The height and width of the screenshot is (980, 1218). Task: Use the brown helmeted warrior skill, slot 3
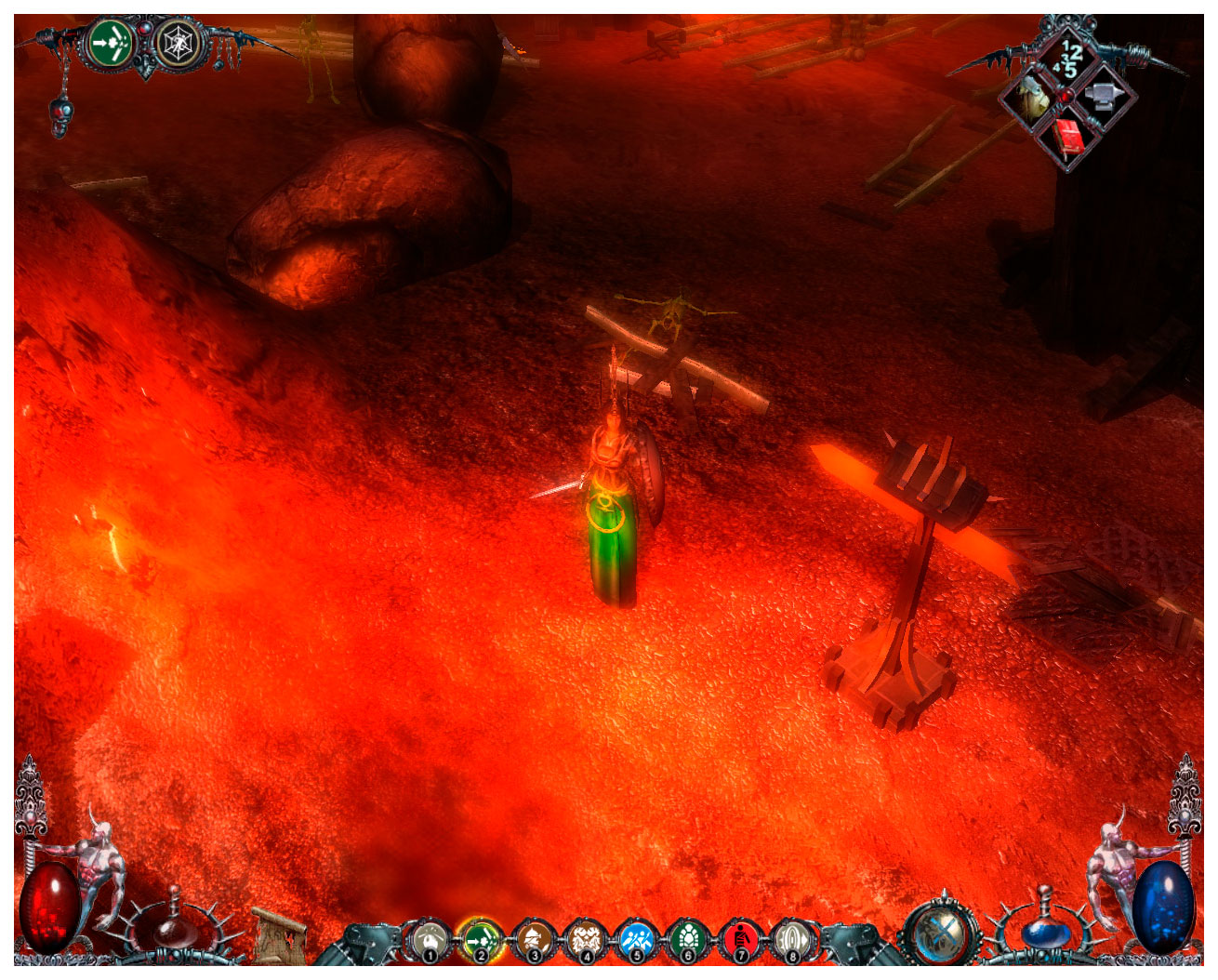(533, 939)
